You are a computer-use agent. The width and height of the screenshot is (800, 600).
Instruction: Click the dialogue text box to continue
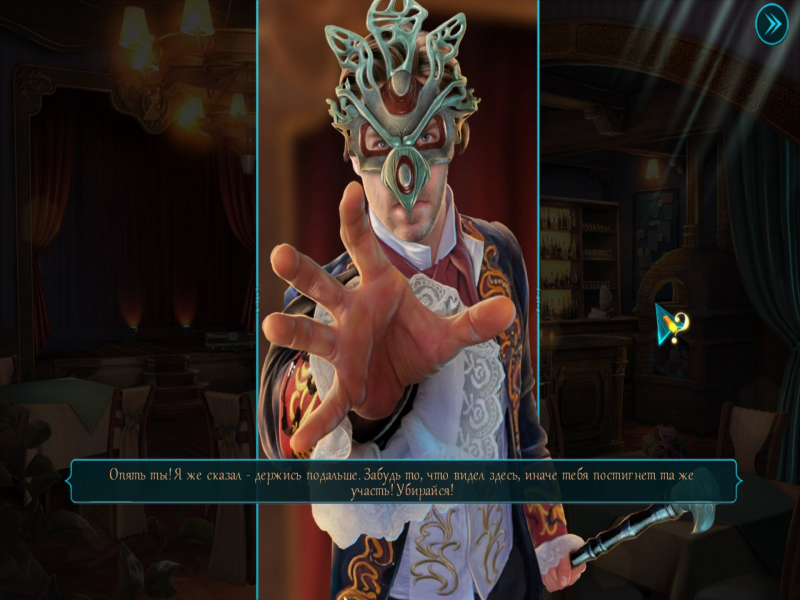pos(401,482)
